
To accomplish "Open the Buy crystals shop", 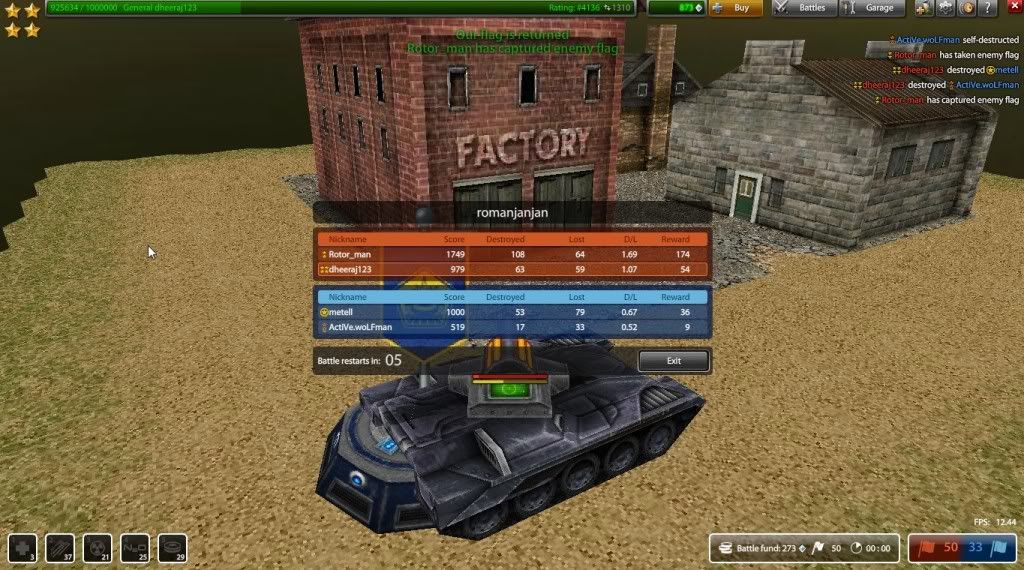I will click(x=735, y=8).
